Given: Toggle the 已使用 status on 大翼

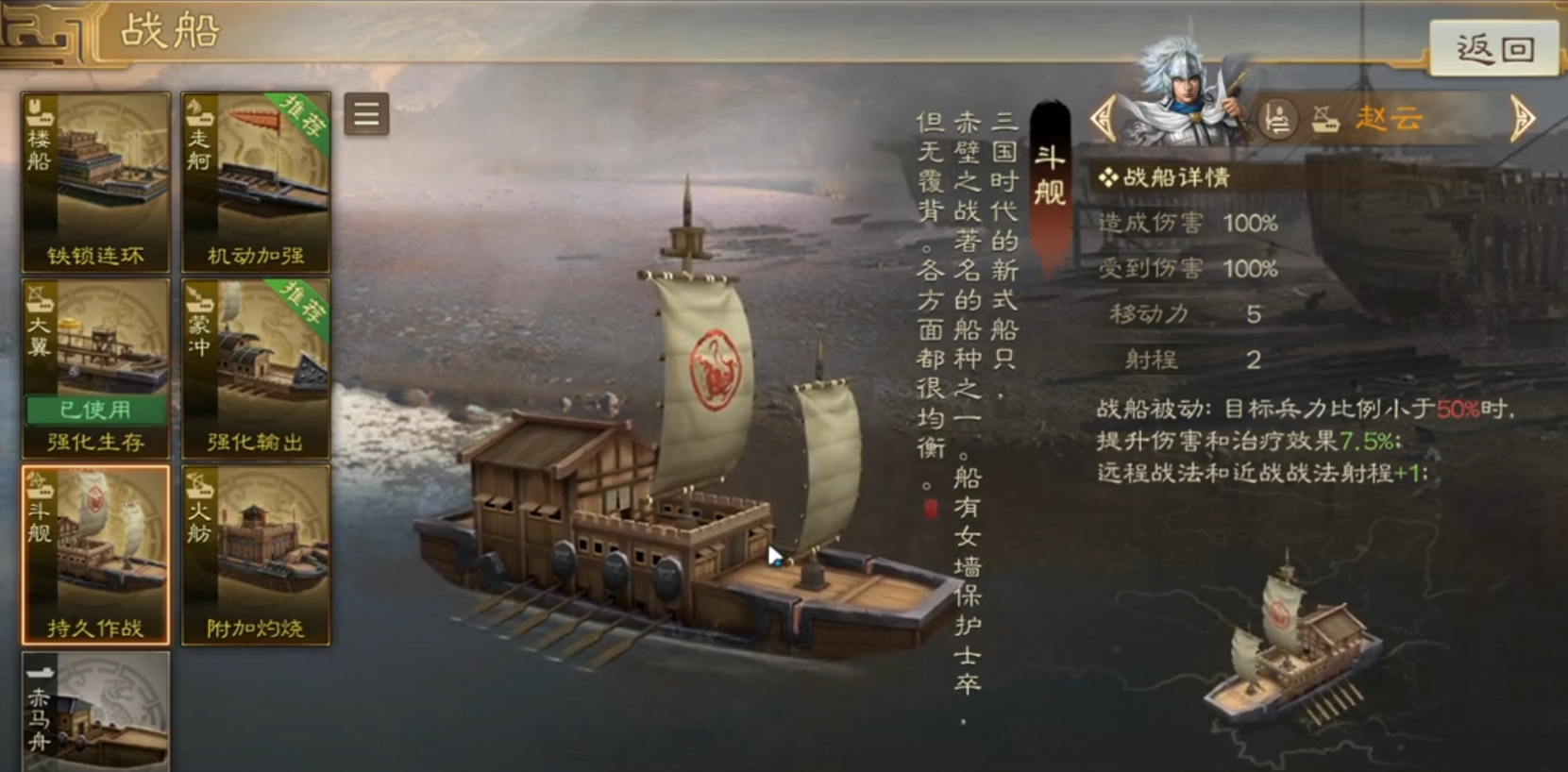Looking at the screenshot, I should [93, 411].
